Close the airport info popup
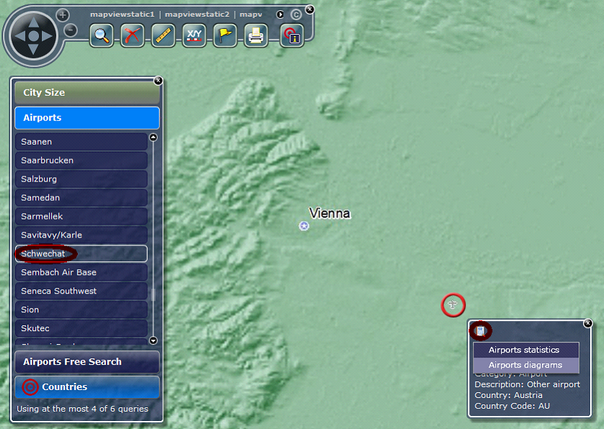 coord(588,323)
